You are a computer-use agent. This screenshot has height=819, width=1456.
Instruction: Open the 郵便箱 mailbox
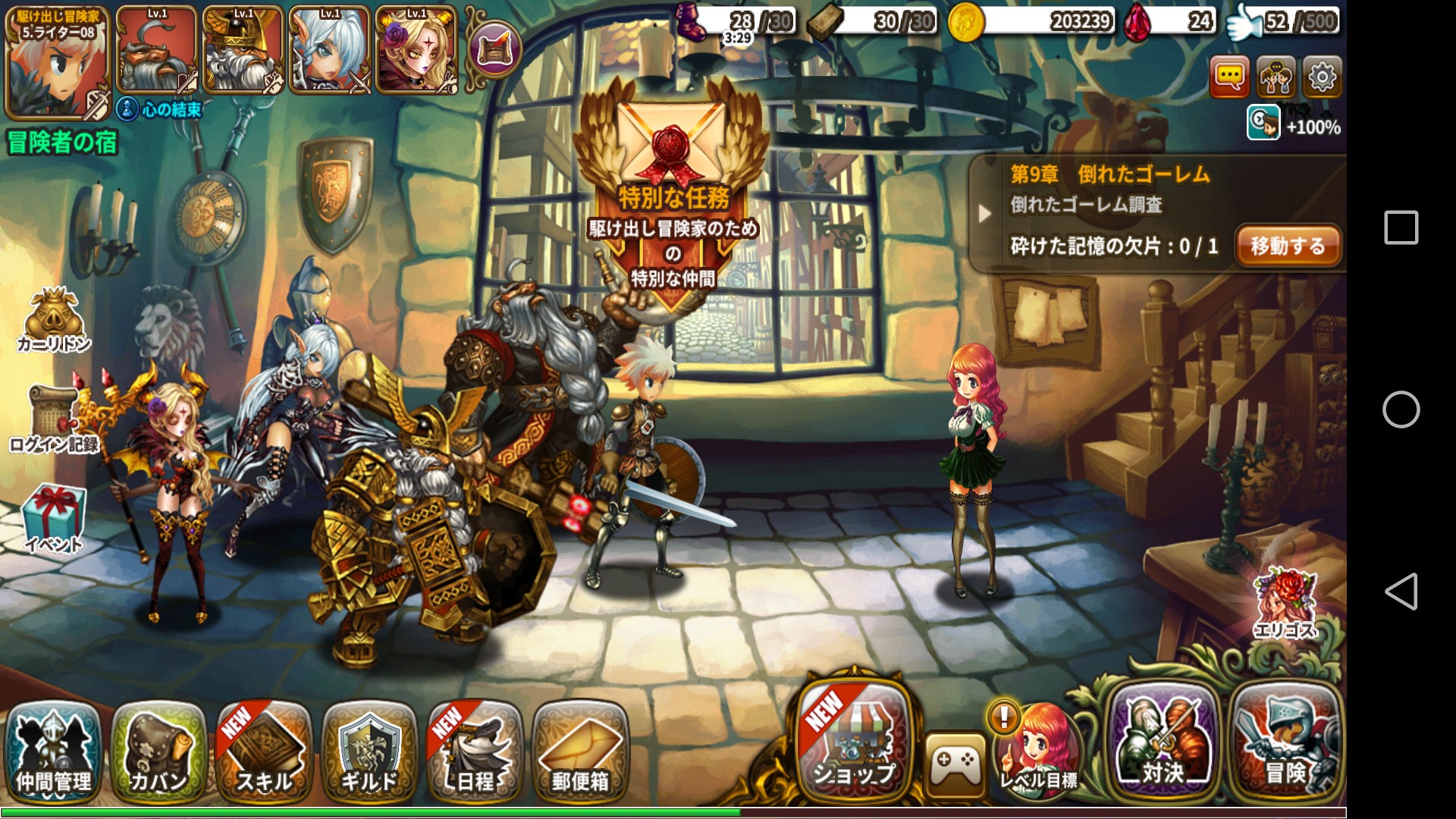(580, 752)
